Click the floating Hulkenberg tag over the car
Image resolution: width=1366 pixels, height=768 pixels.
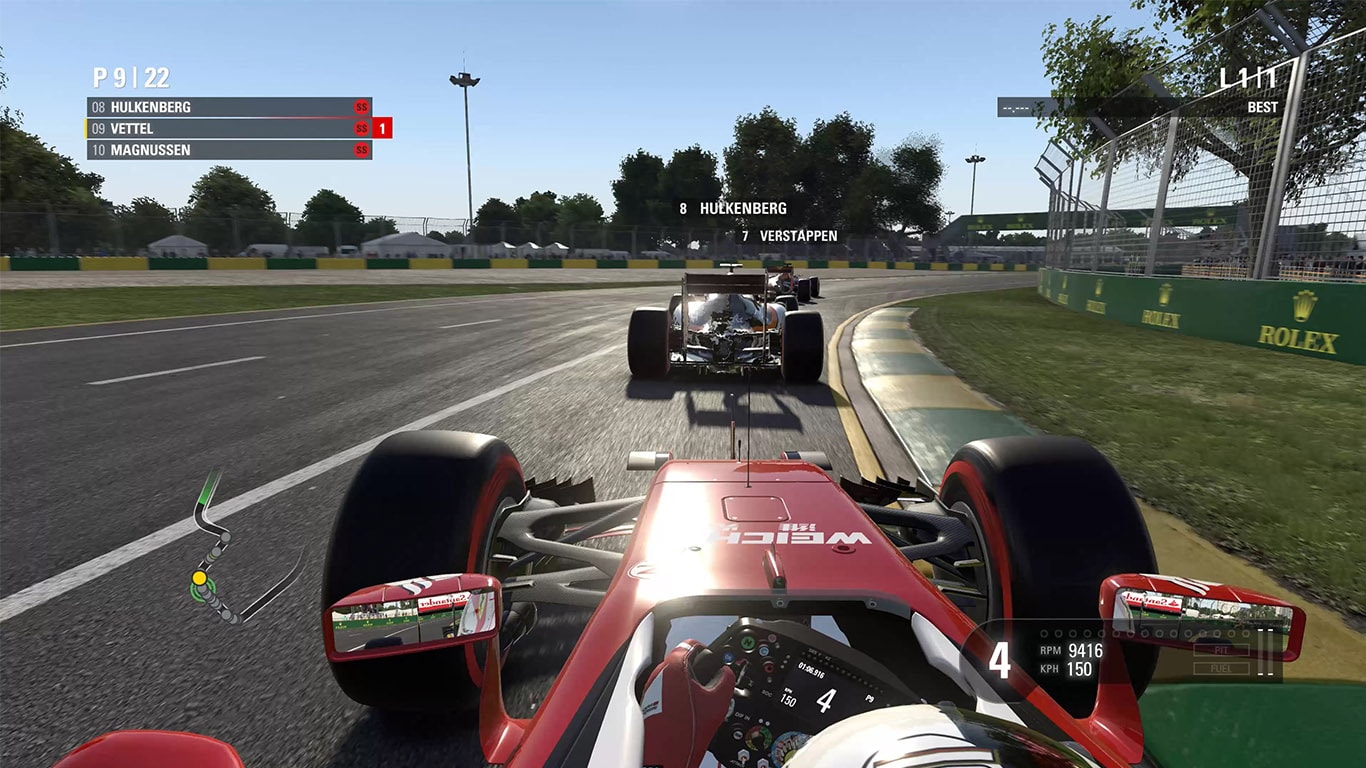(x=733, y=209)
